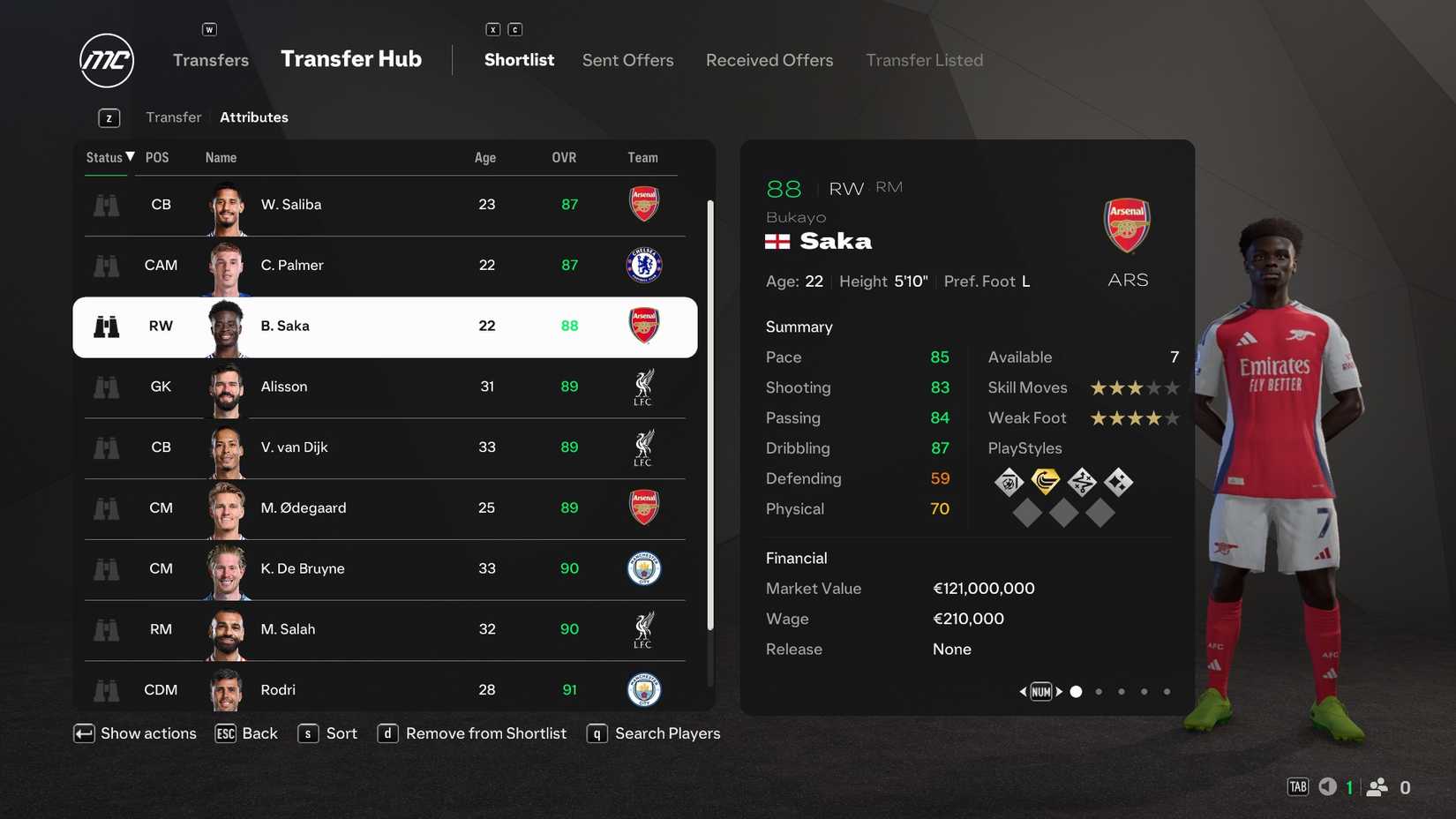Click the speaker icon in the bottom status bar
This screenshot has height=819, width=1456.
click(1327, 785)
